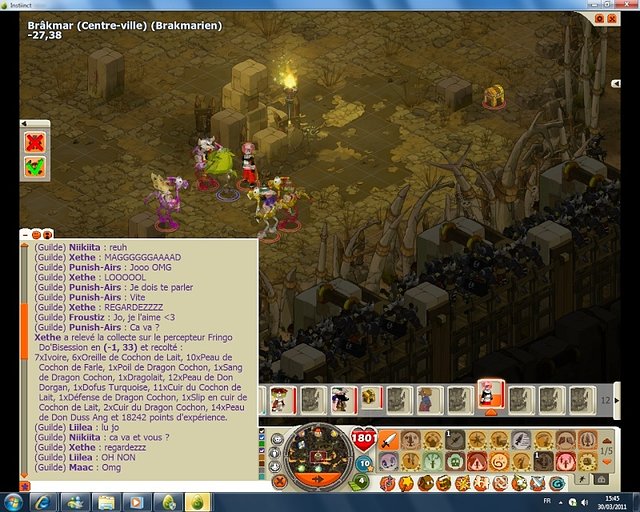This screenshot has width=640, height=512.
Task: Show the next spell bar page with down arrow
Action: coord(607,461)
